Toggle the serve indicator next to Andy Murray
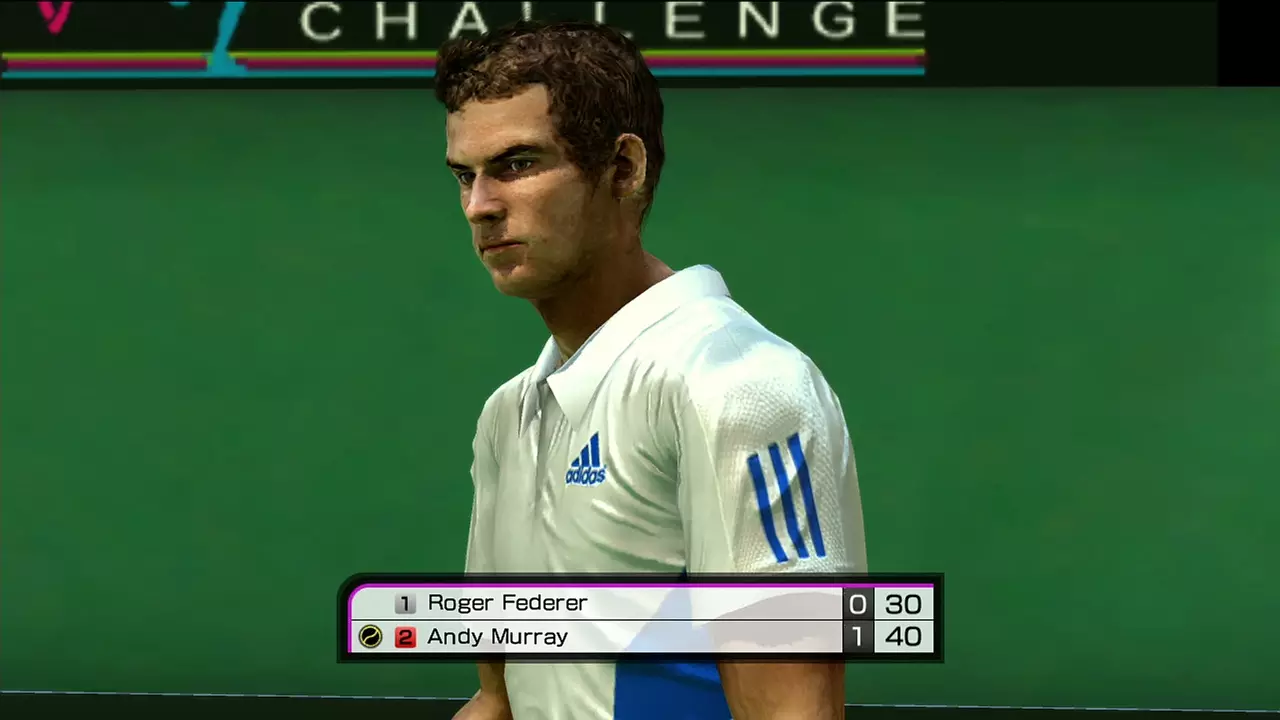This screenshot has height=720, width=1280. pos(370,636)
